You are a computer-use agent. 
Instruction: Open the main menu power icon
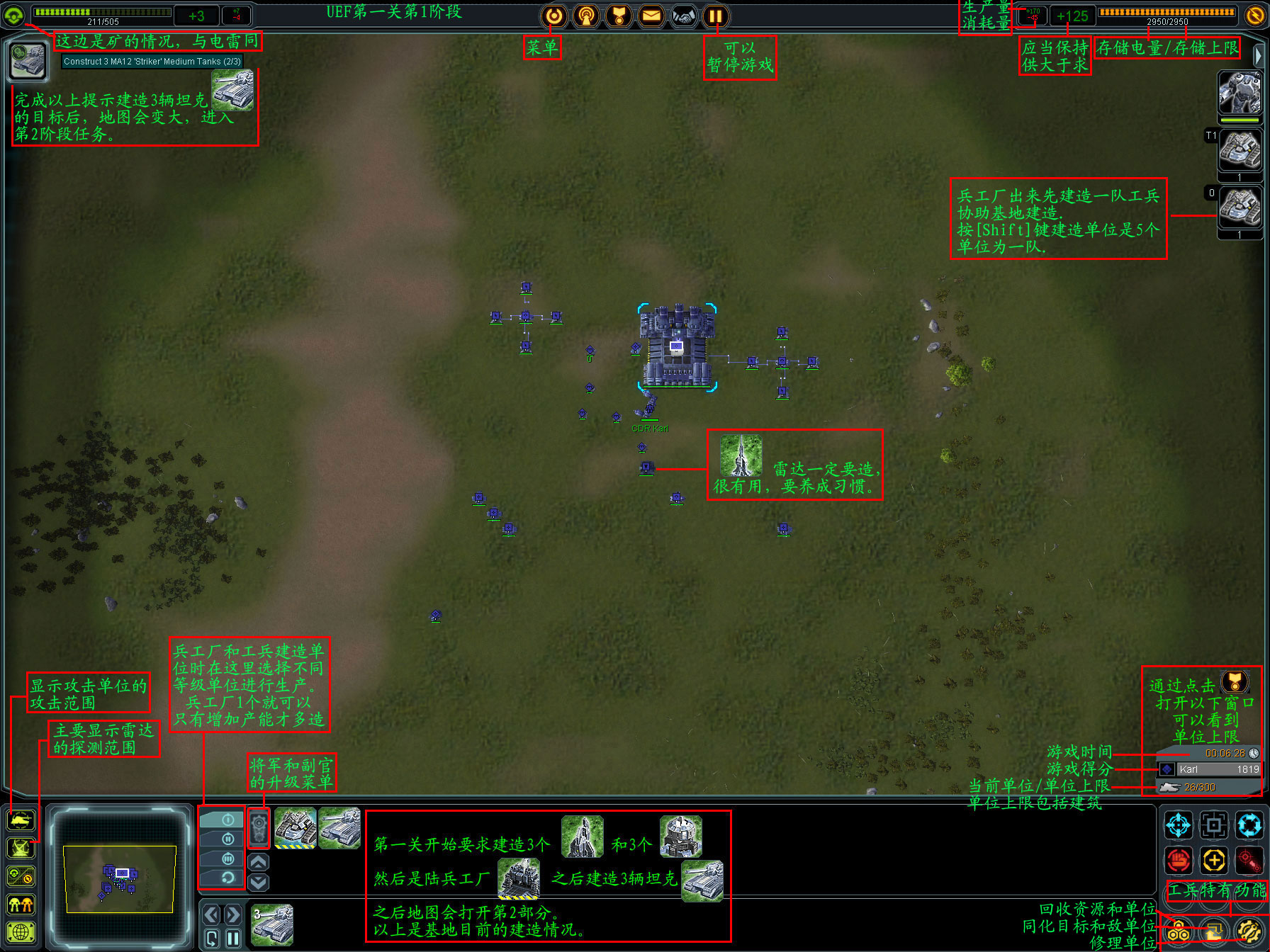(554, 16)
